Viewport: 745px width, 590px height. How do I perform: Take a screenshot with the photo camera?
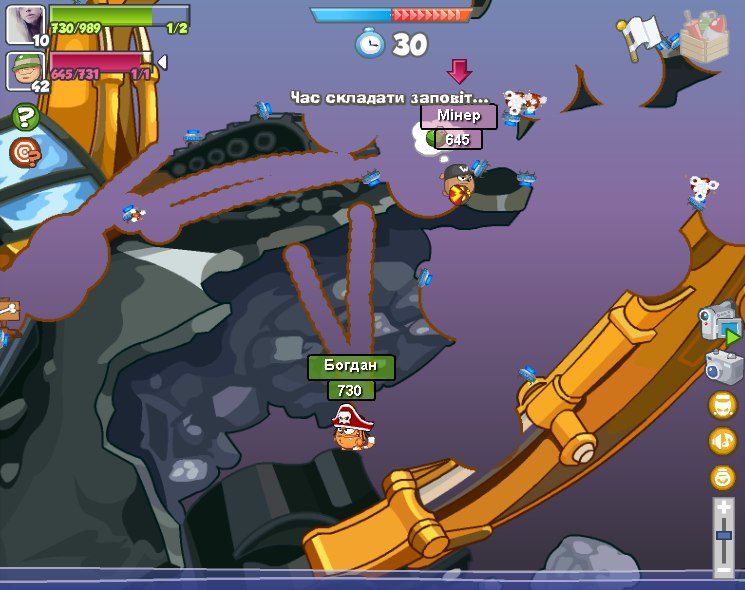722,367
